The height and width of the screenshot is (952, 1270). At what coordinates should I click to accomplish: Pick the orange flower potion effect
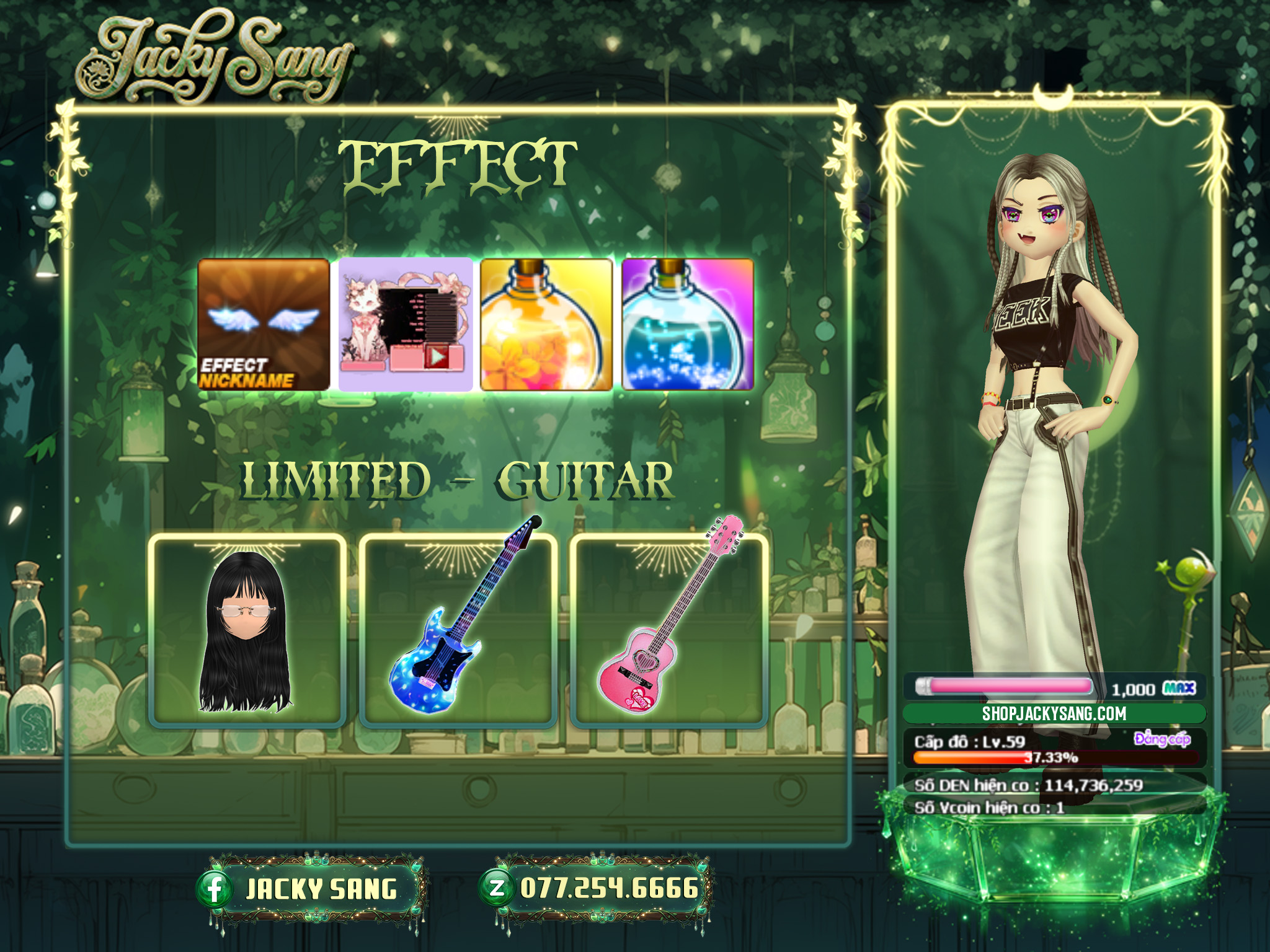[546, 324]
